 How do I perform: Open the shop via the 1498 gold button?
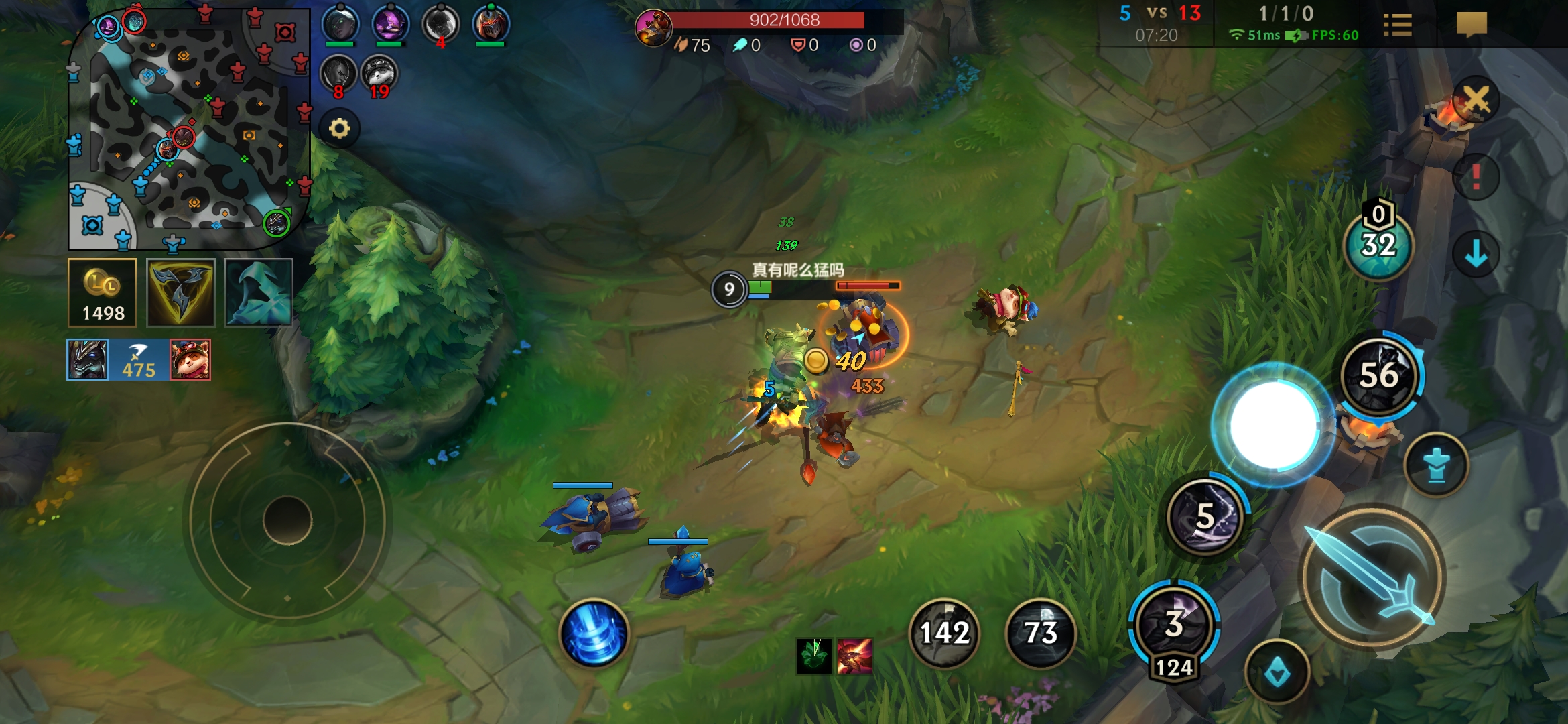point(103,293)
